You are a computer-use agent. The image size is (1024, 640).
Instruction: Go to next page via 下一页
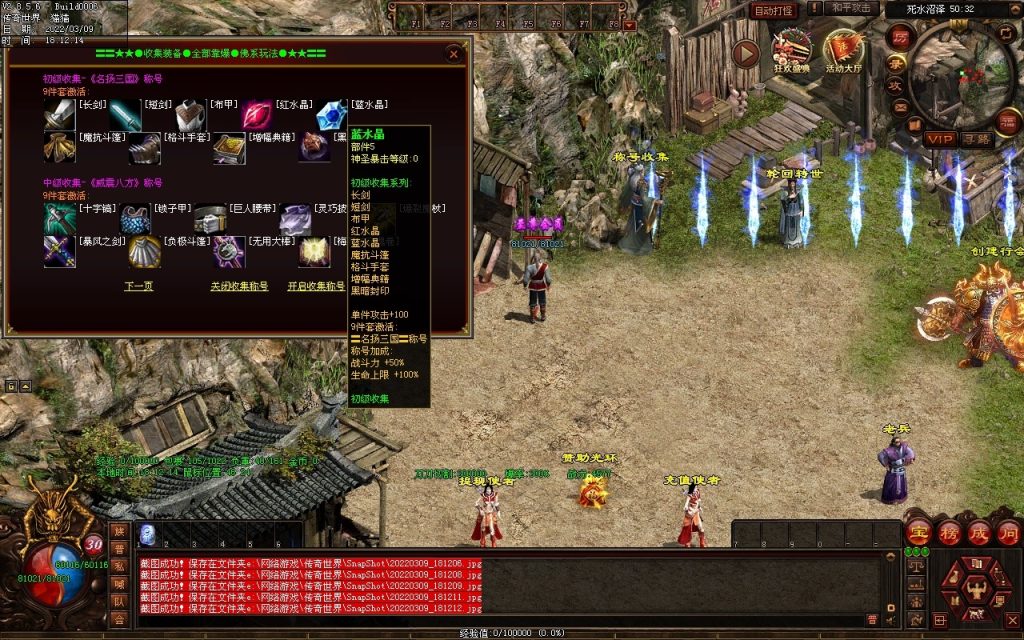tap(138, 286)
